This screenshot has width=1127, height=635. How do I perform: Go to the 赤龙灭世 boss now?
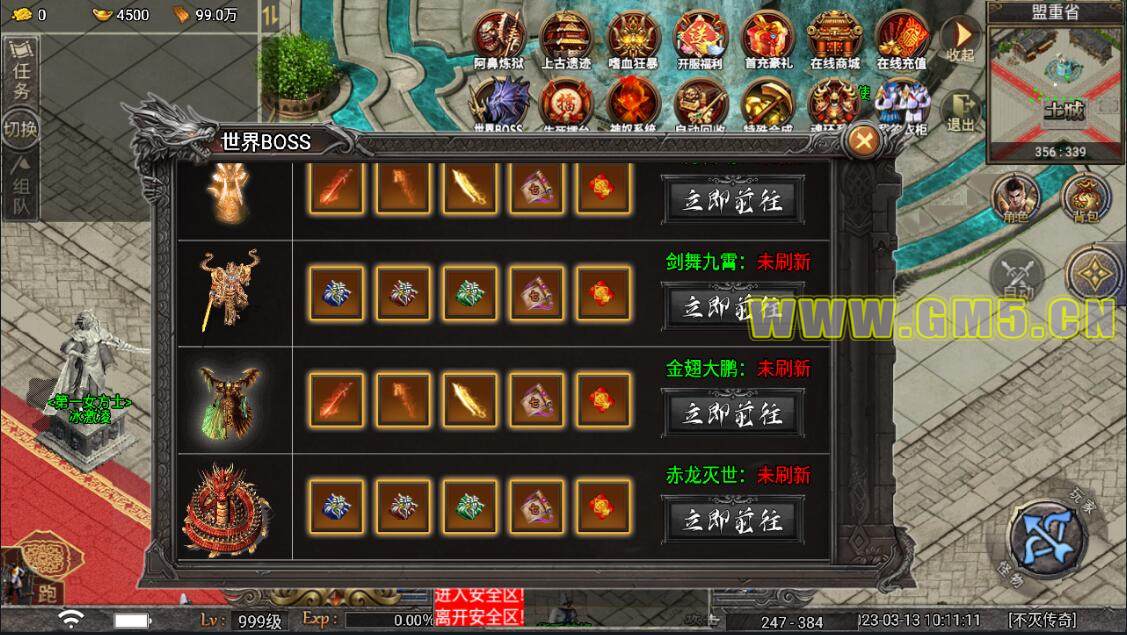(x=732, y=519)
